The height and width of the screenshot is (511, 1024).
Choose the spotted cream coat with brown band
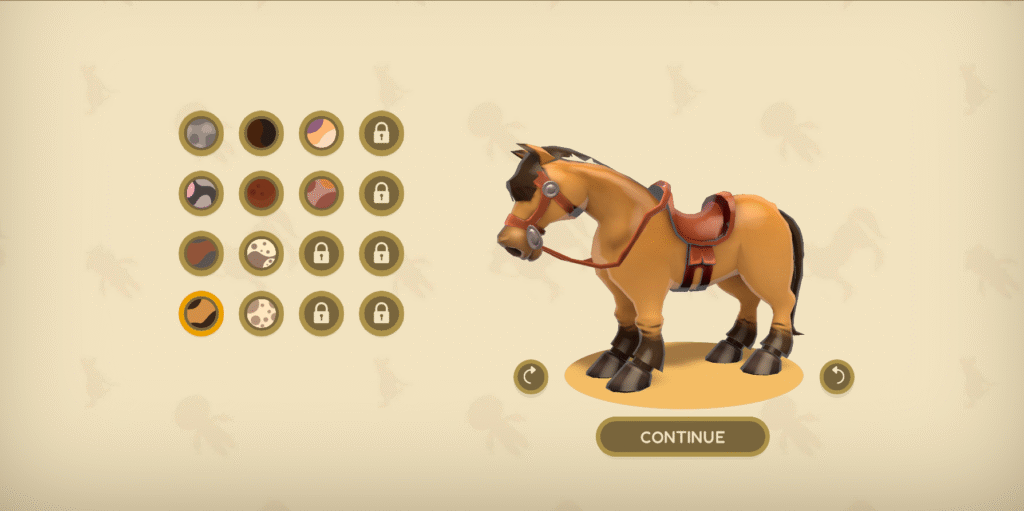[x=261, y=253]
